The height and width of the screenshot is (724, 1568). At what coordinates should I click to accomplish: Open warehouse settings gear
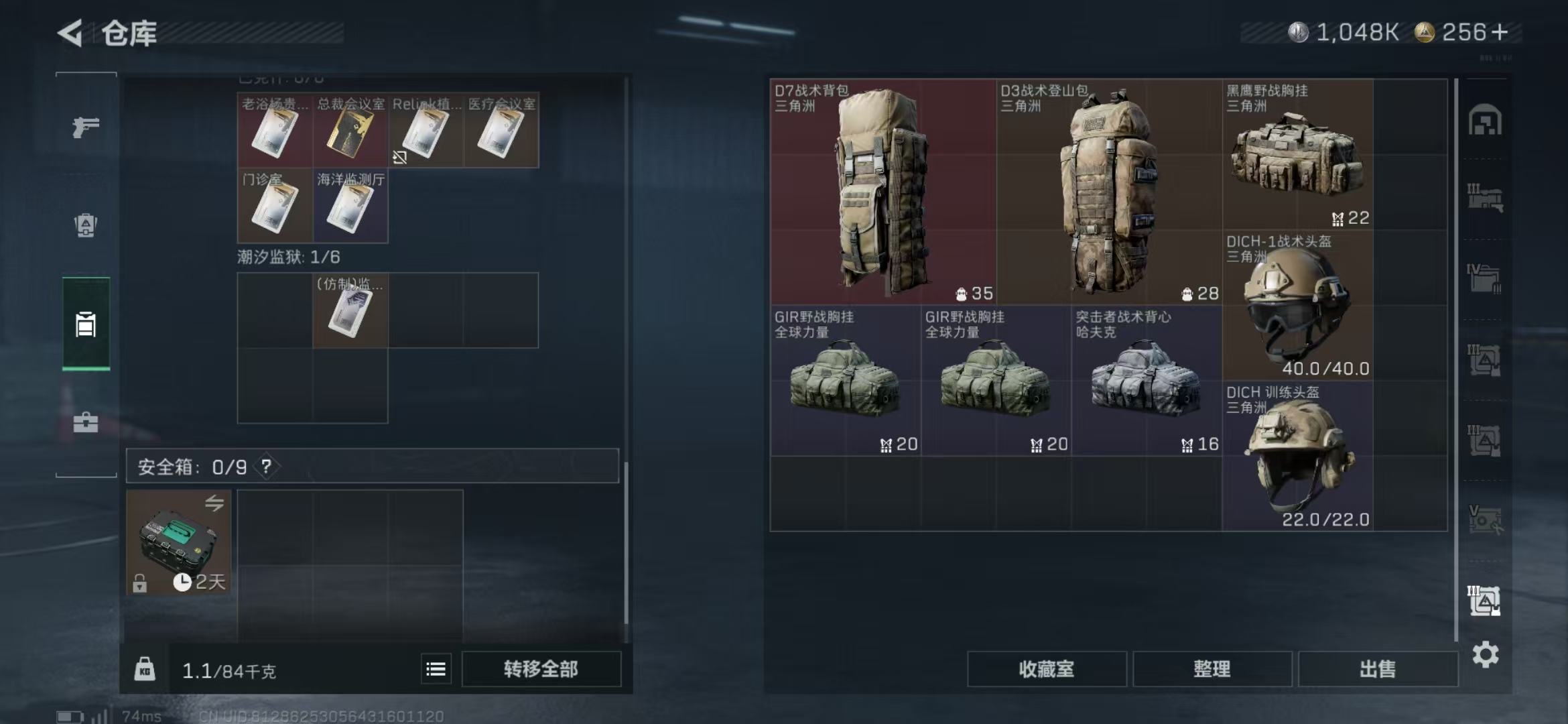click(x=1485, y=655)
